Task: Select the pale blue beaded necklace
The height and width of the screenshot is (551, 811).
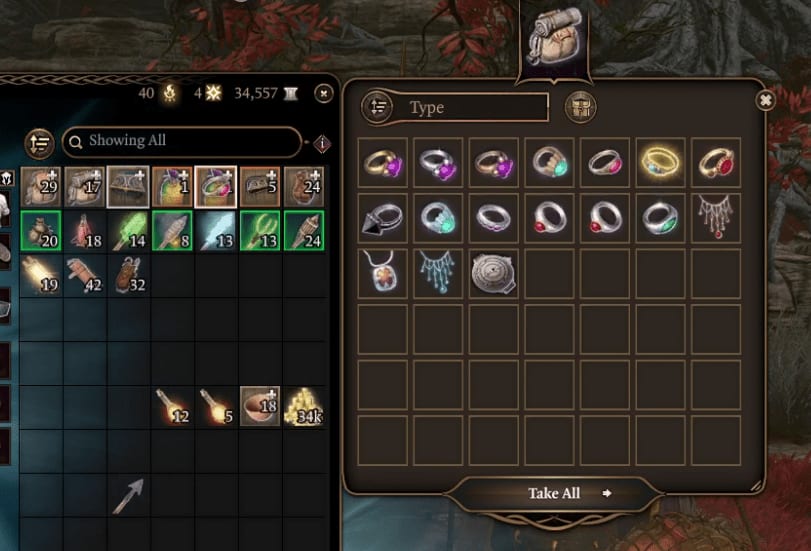Action: 438,272
